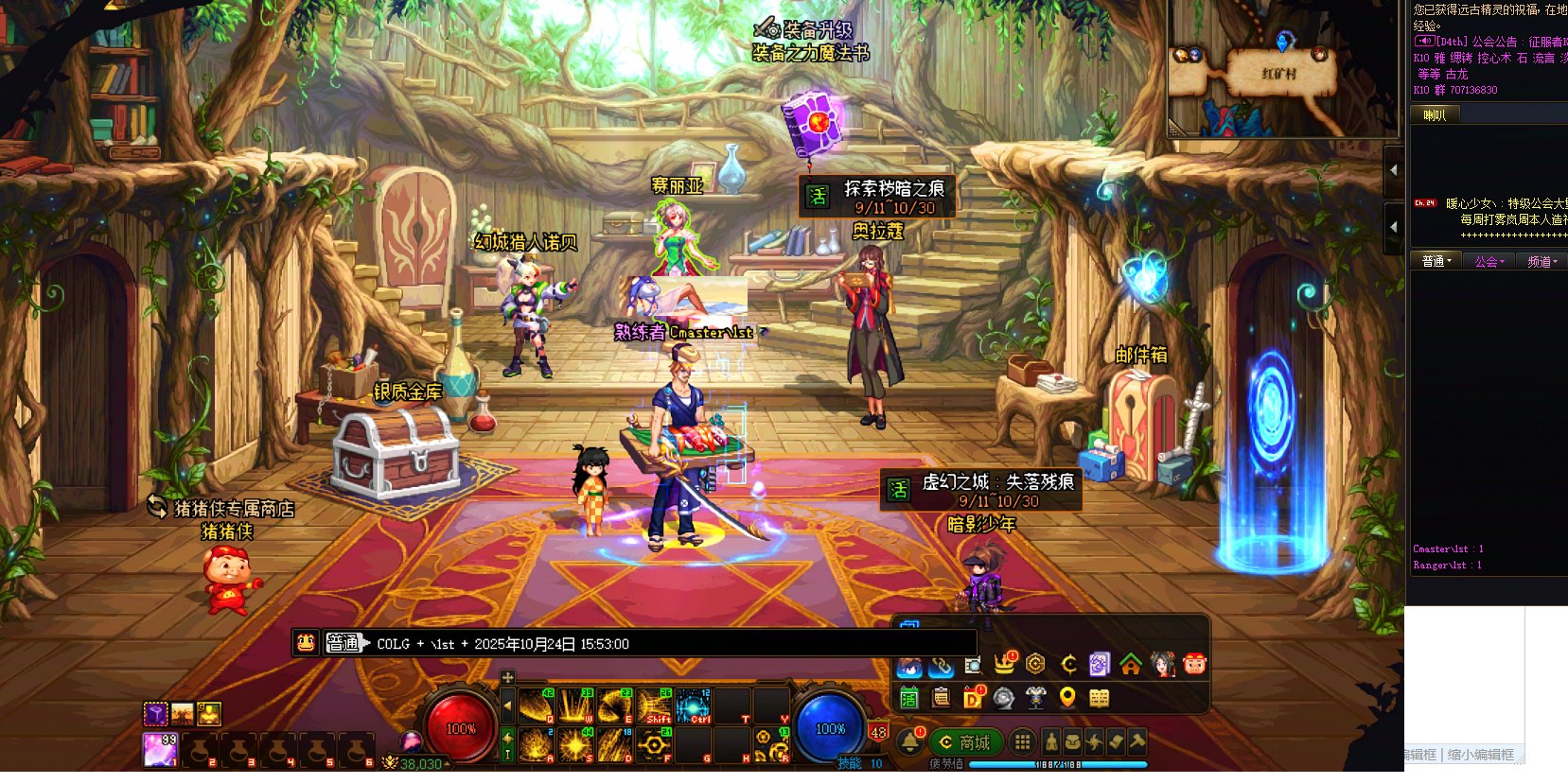Open the 普通 chat channel dropdown
This screenshot has width=1568, height=784.
pyautogui.click(x=1436, y=261)
